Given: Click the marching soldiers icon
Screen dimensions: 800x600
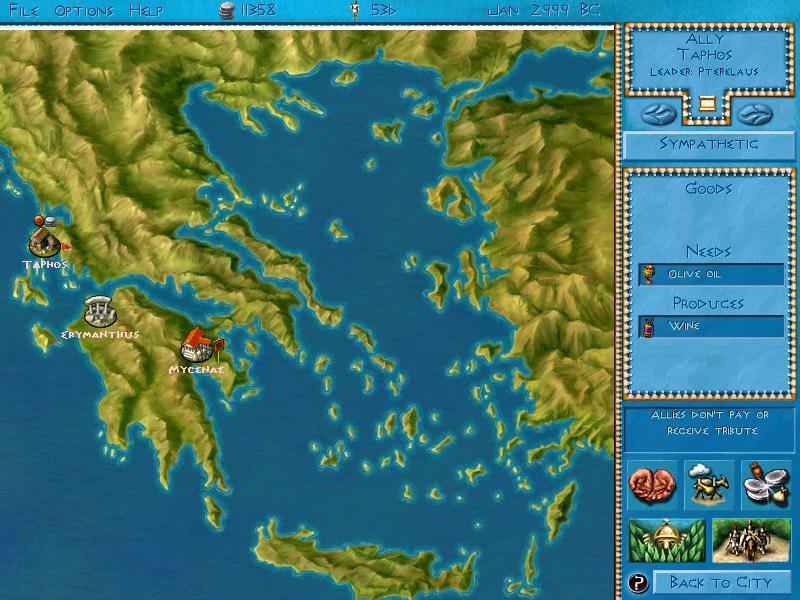Looking at the screenshot, I should [x=751, y=541].
